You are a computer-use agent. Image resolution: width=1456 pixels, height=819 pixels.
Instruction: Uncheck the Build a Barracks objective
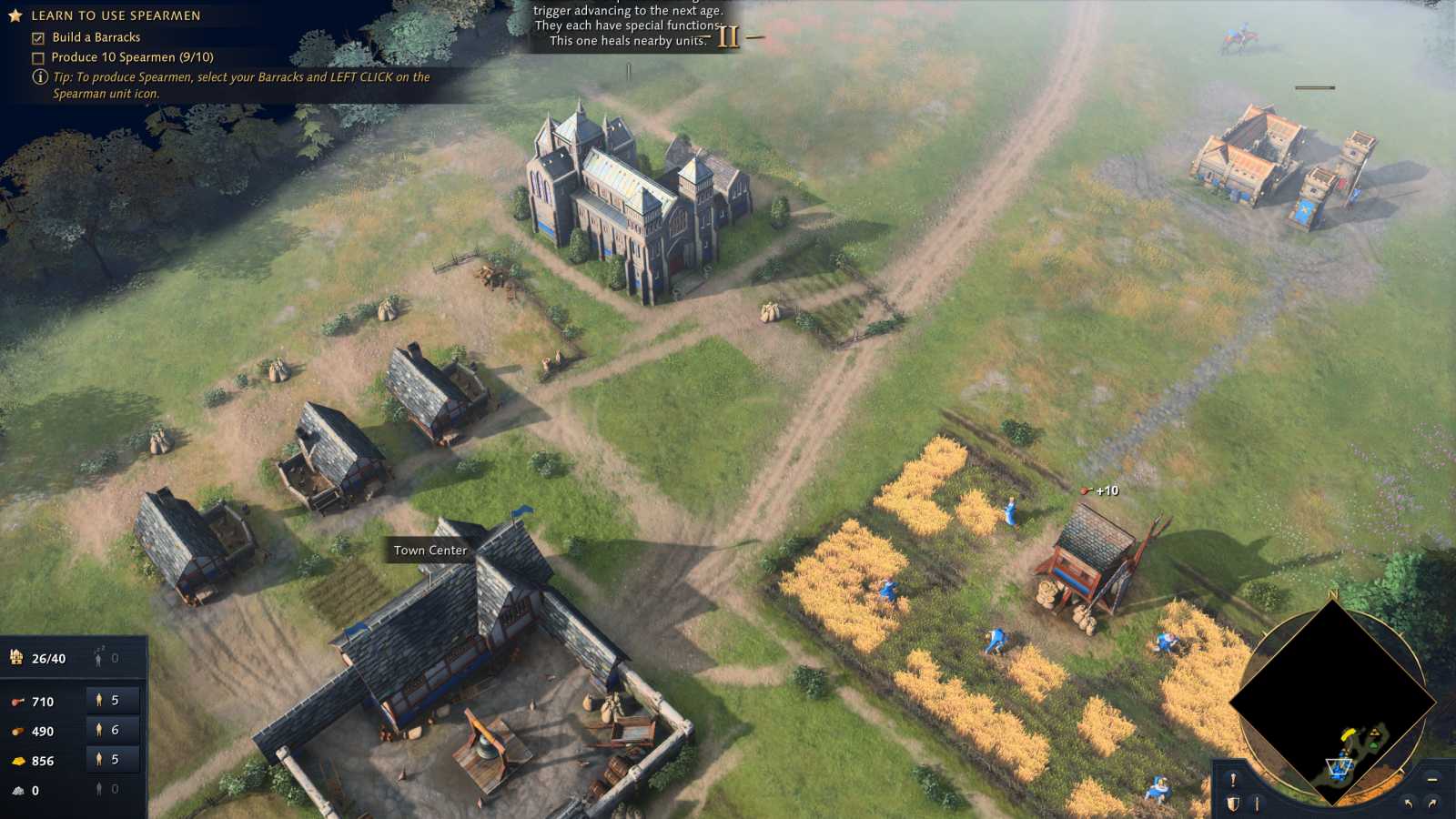[36, 37]
